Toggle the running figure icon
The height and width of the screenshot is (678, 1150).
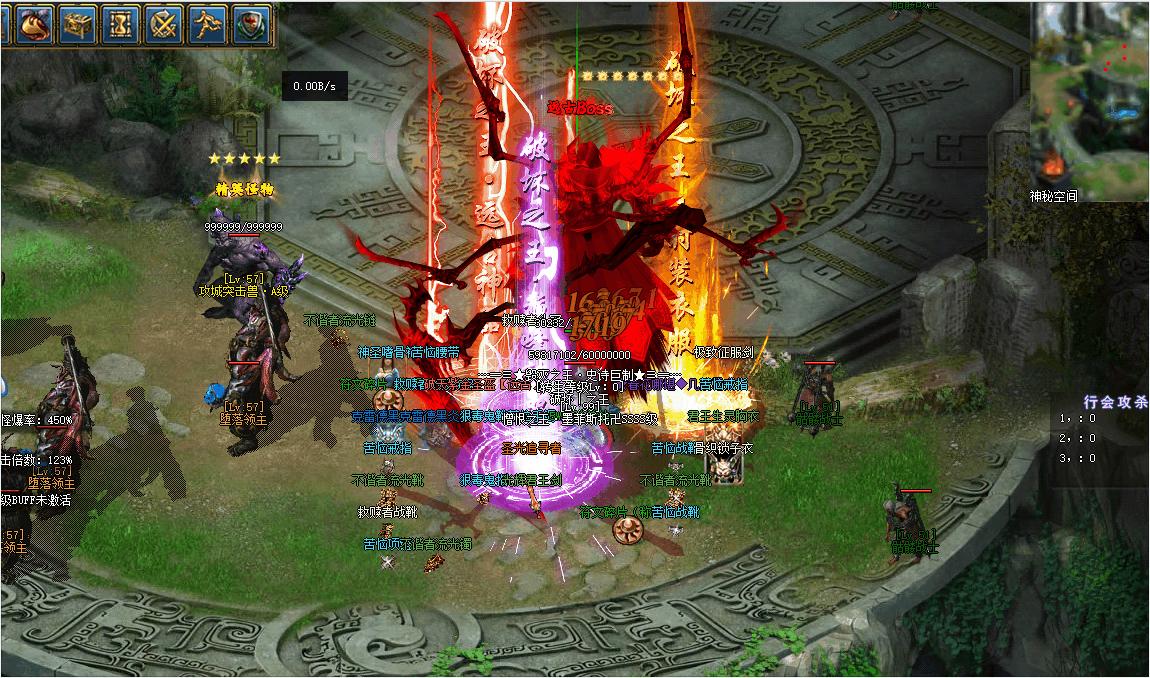[207, 24]
